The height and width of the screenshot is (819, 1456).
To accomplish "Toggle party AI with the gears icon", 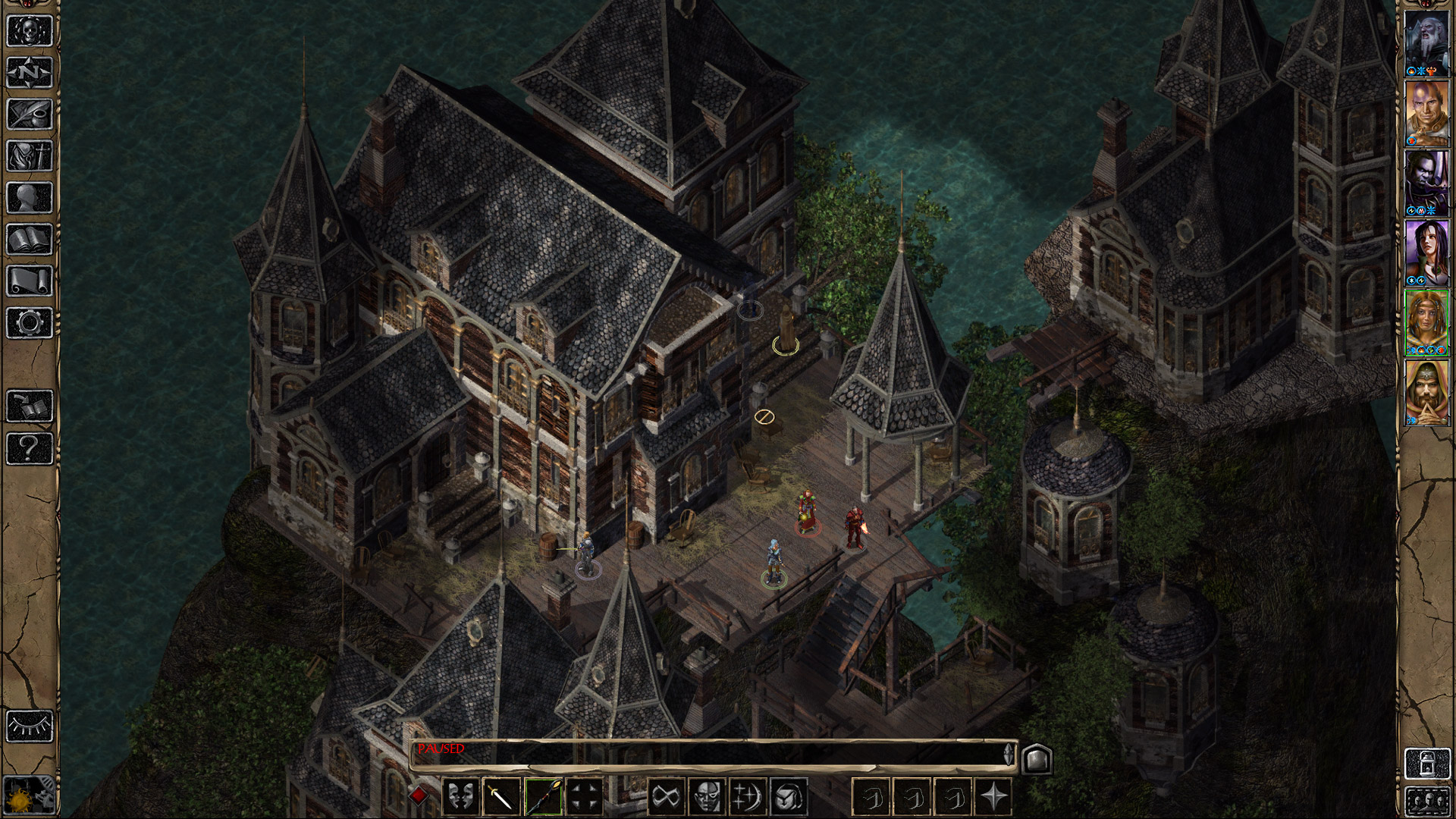I will pyautogui.click(x=29, y=796).
